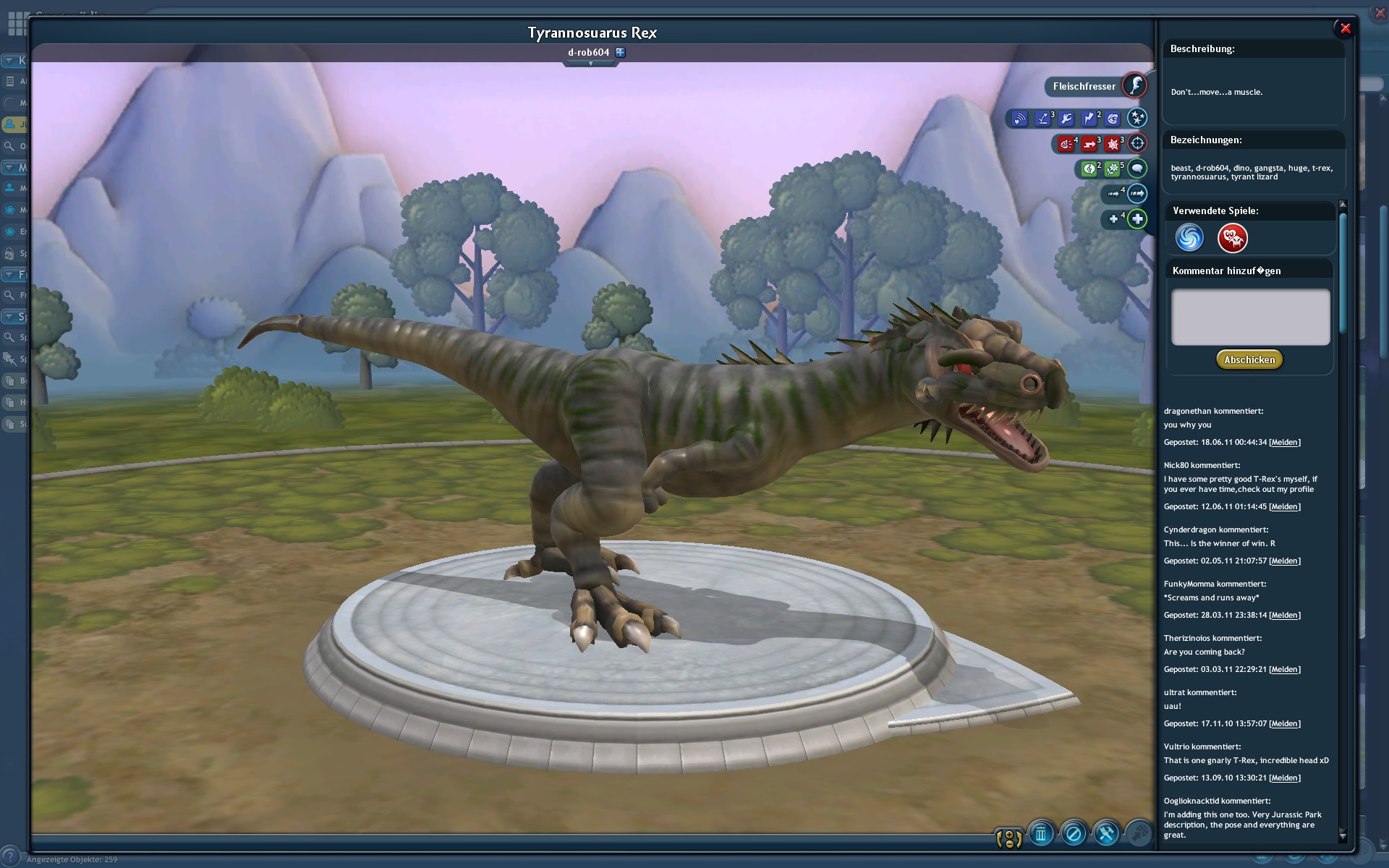Open the creature editor hammer-and-brush icon

(x=1106, y=833)
